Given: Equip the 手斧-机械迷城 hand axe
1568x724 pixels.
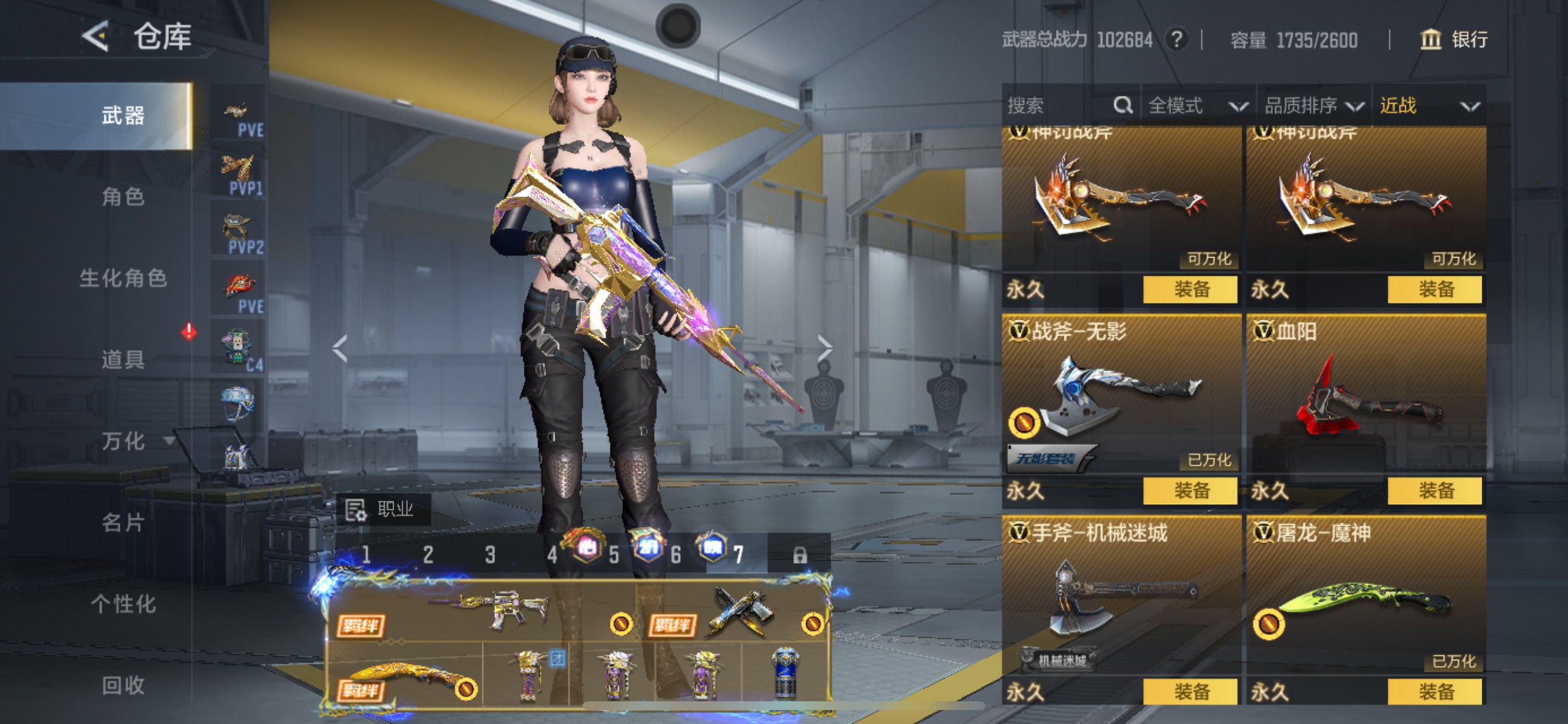Looking at the screenshot, I should point(1189,692).
